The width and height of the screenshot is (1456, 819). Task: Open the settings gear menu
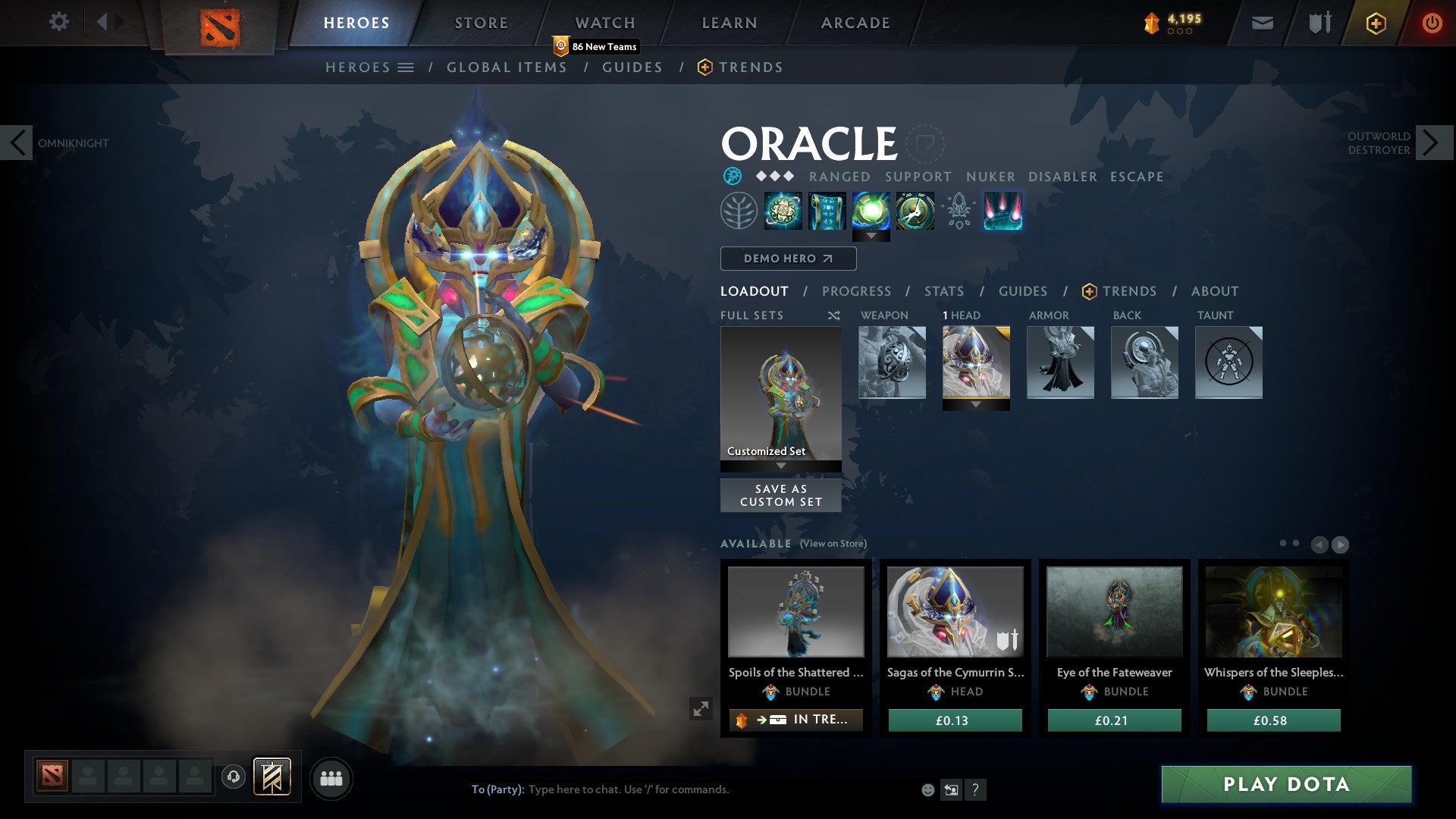[x=58, y=21]
